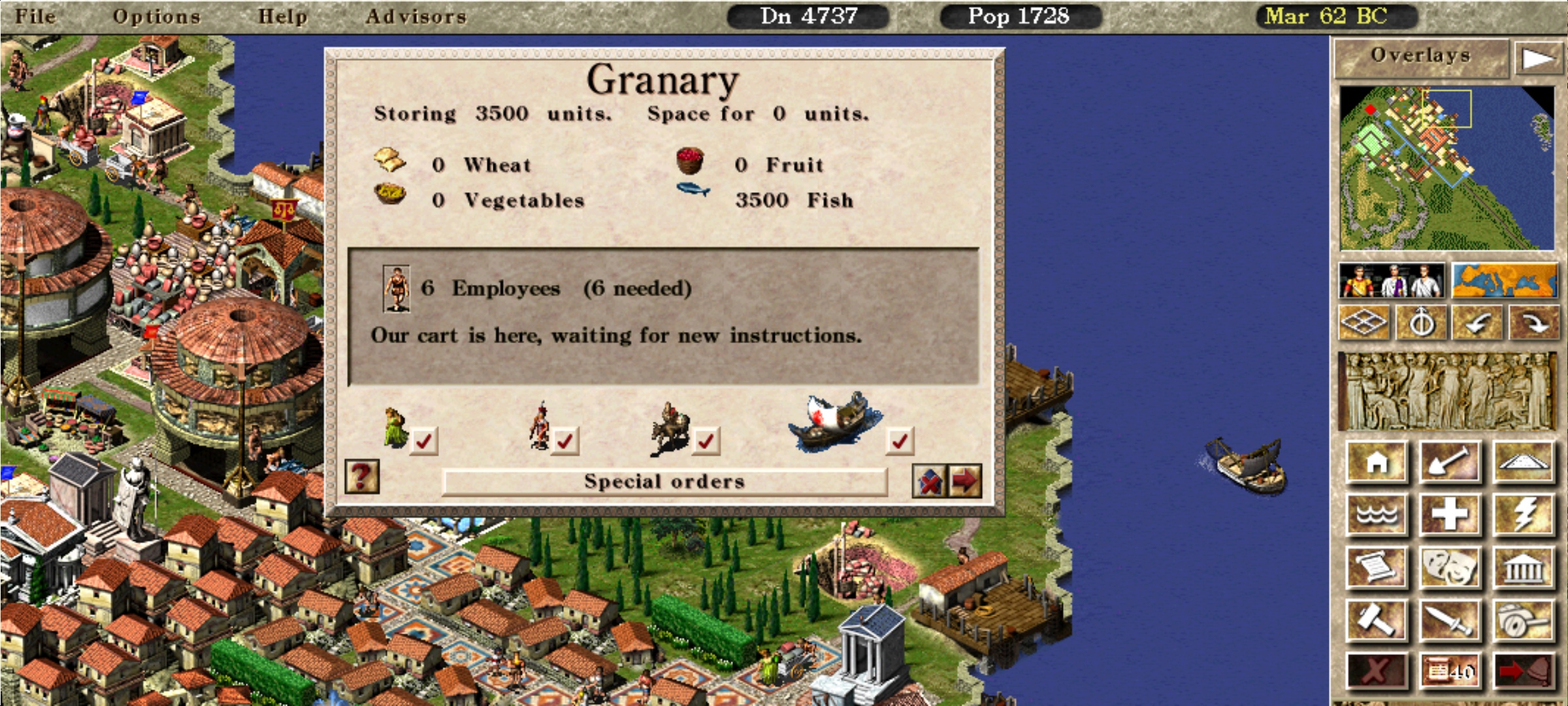
Task: Open the entertainment masks build menu
Action: (1450, 567)
